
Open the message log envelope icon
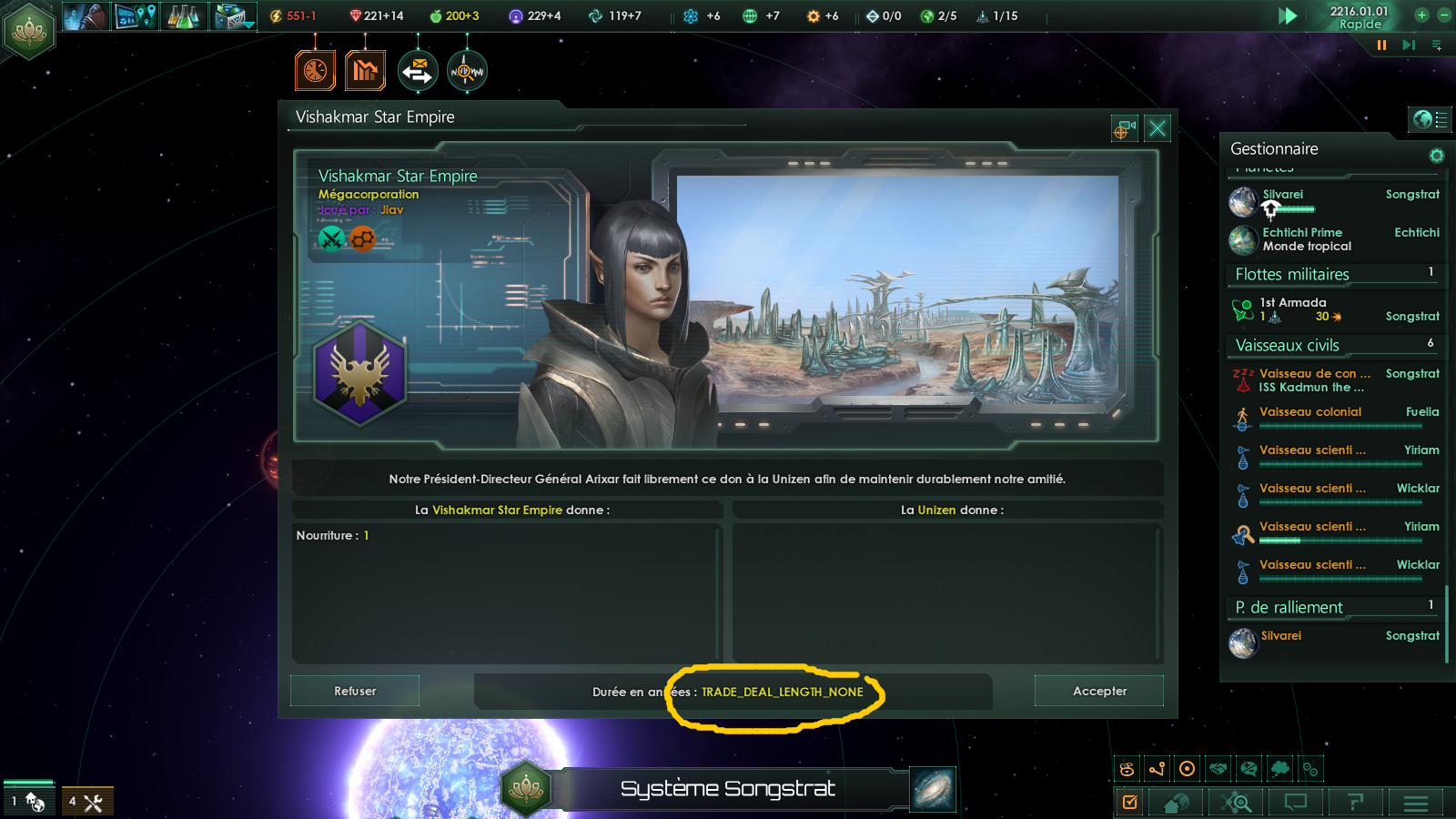[419, 70]
